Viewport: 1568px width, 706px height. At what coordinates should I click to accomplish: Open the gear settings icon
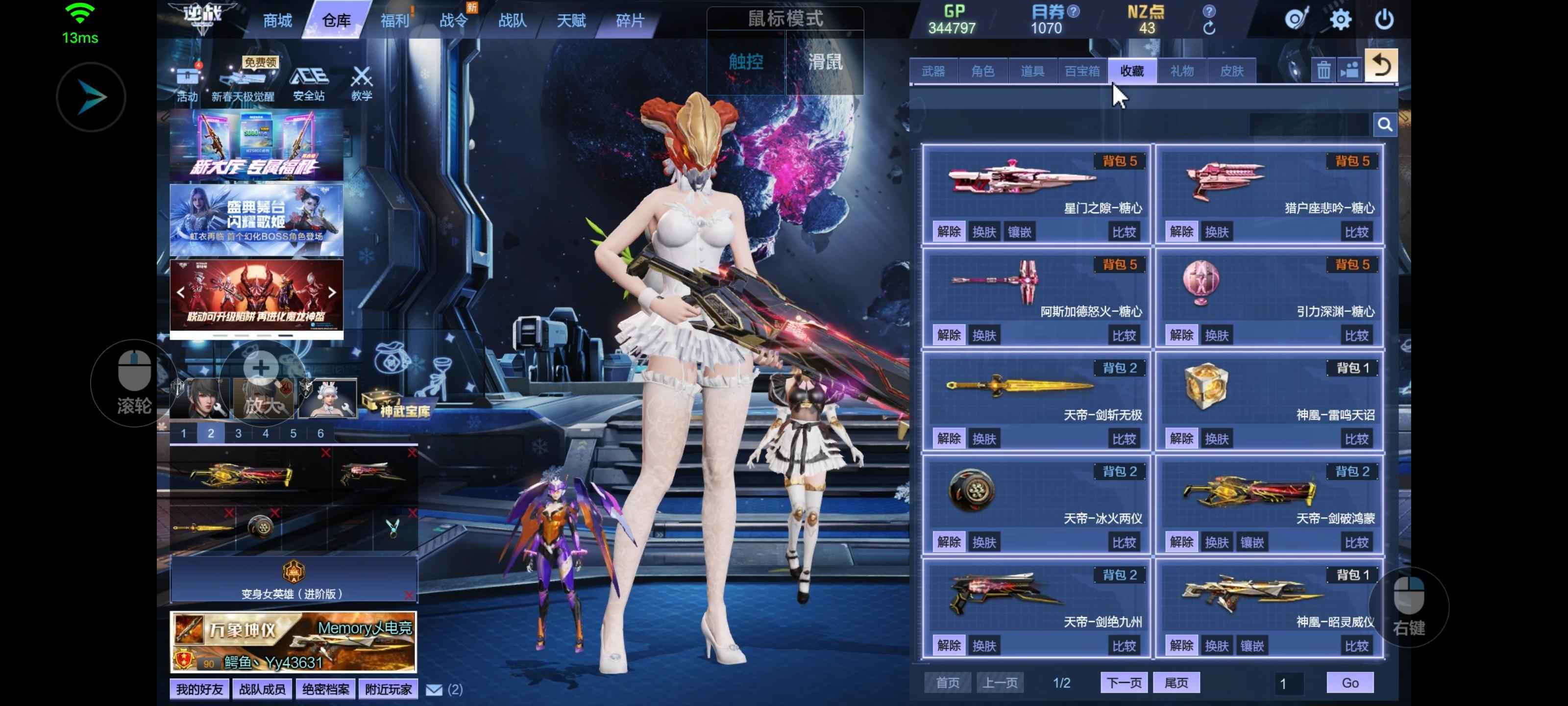click(1340, 20)
